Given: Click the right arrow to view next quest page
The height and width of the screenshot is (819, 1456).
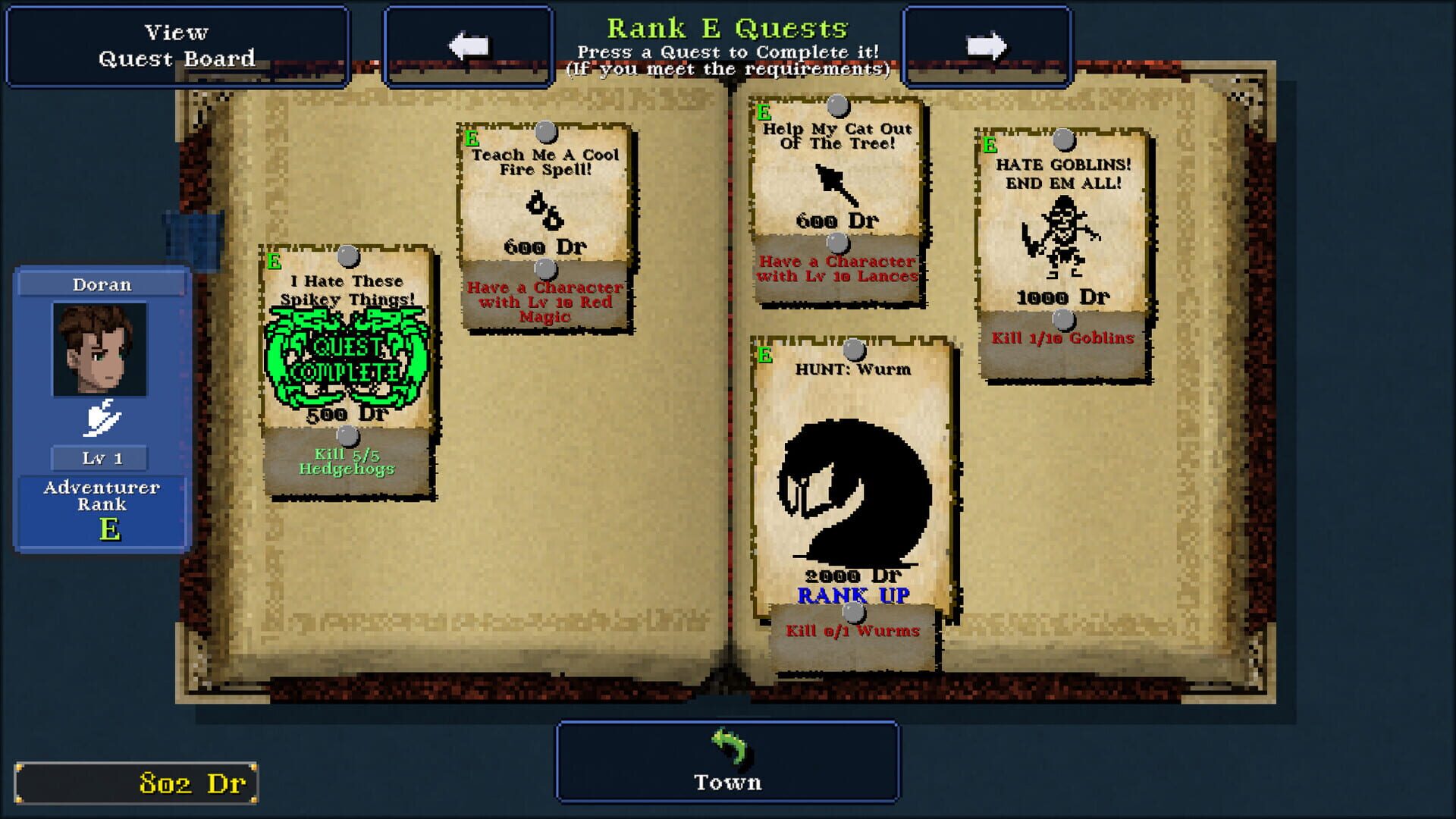Looking at the screenshot, I should coord(987,45).
